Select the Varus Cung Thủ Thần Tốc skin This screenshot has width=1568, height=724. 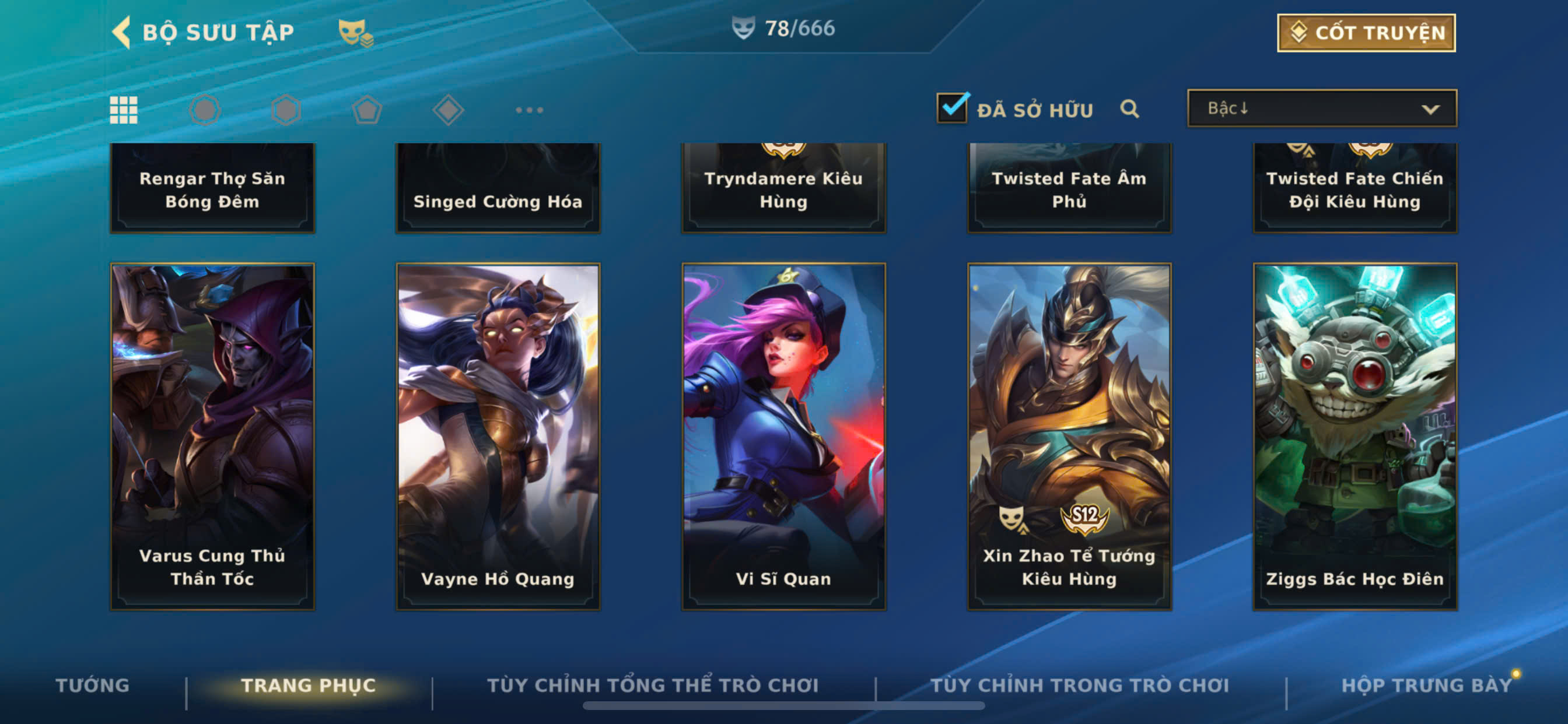click(212, 435)
